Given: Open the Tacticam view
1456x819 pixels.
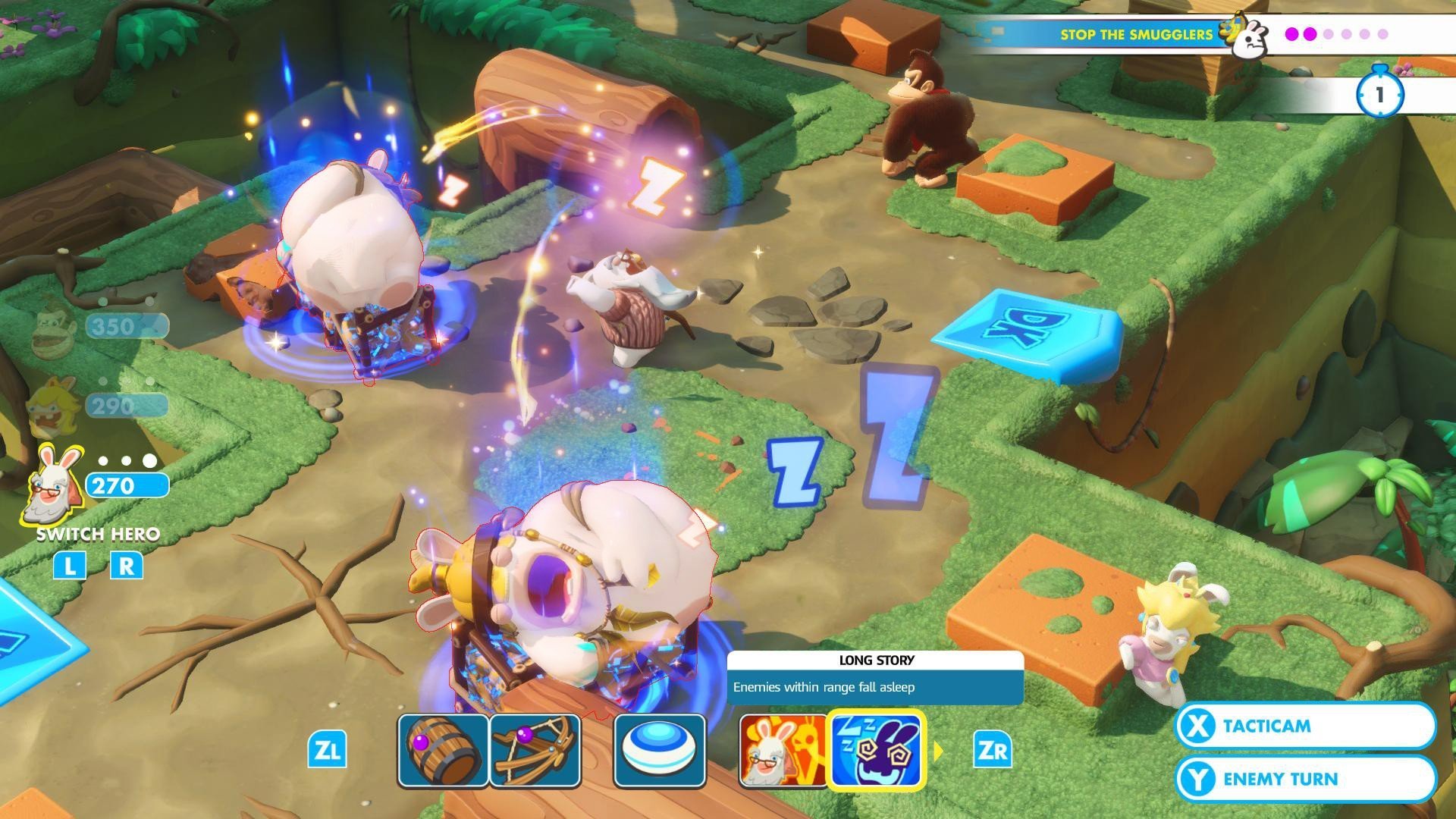Looking at the screenshot, I should (x=1305, y=726).
